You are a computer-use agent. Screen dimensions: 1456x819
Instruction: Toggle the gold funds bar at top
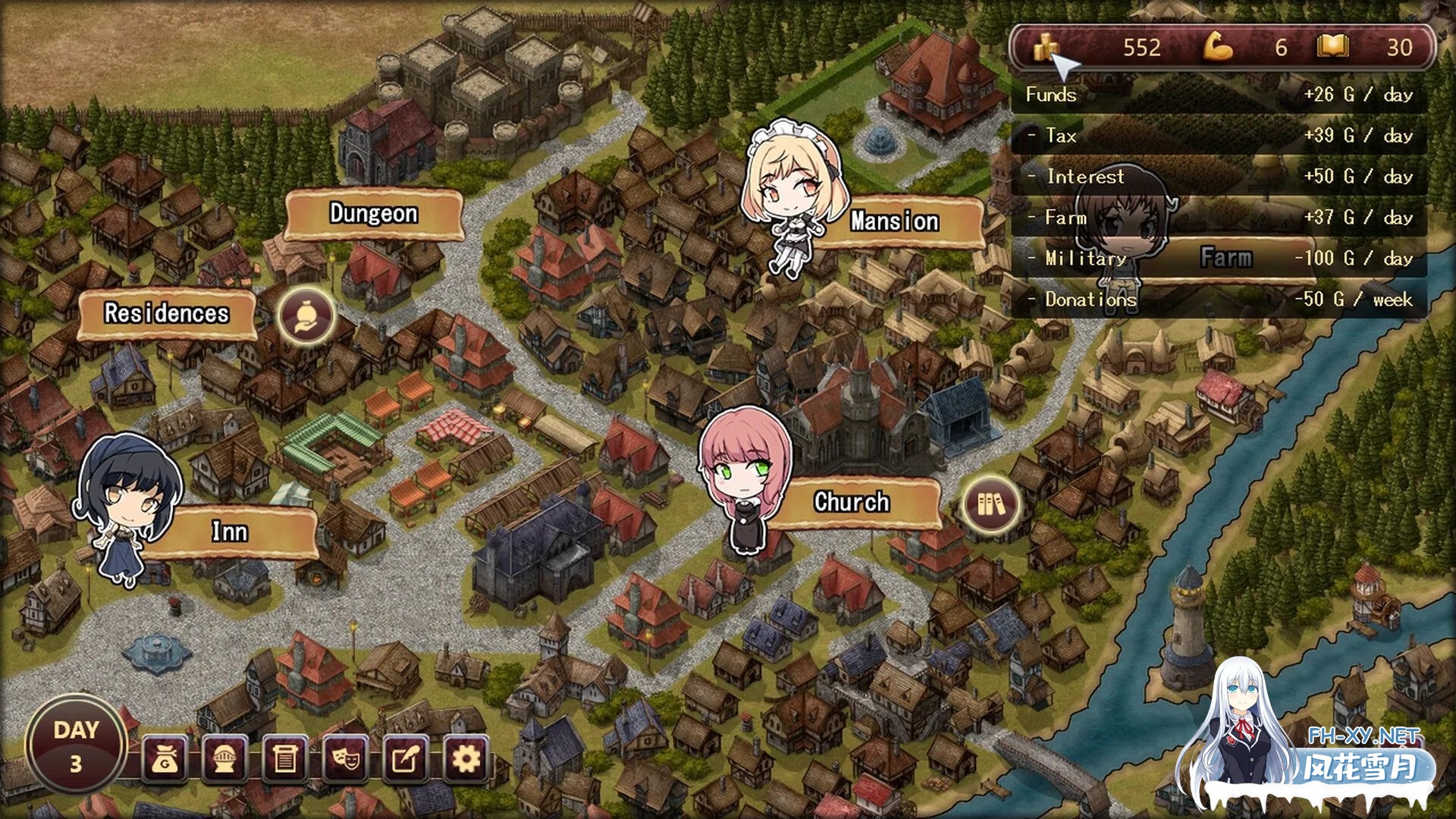point(1222,48)
